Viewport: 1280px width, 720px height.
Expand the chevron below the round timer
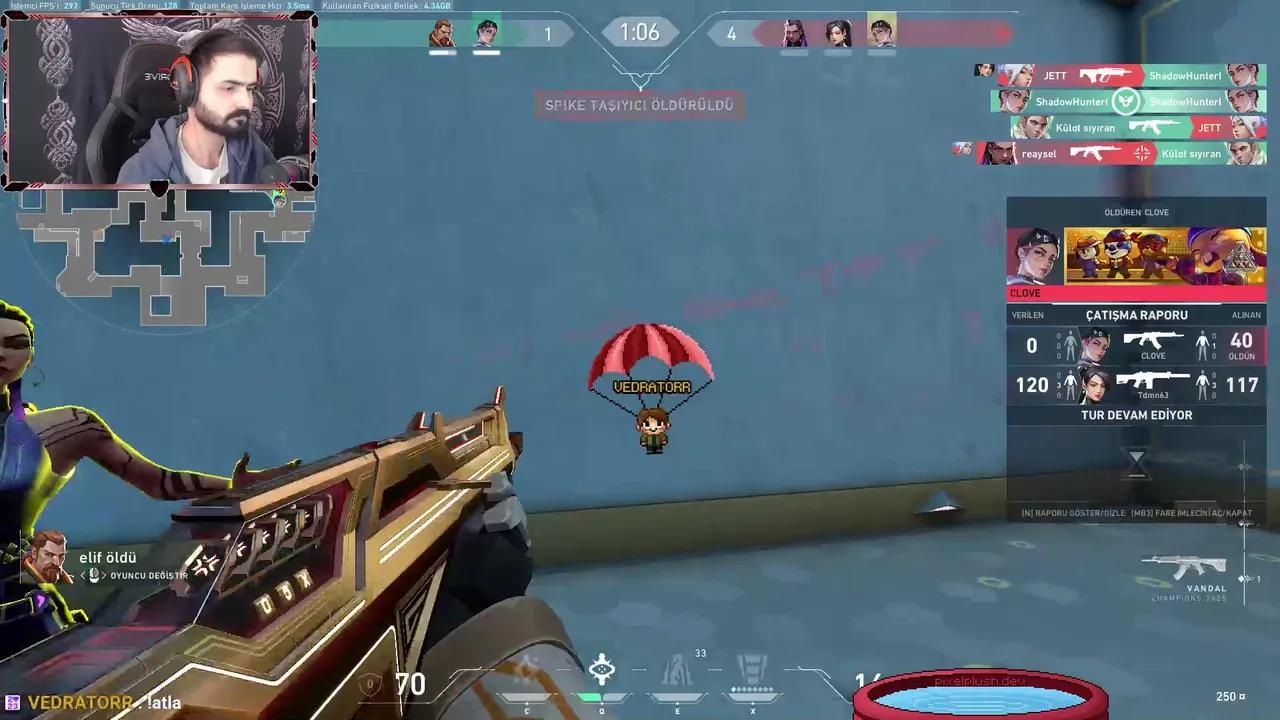coord(640,74)
